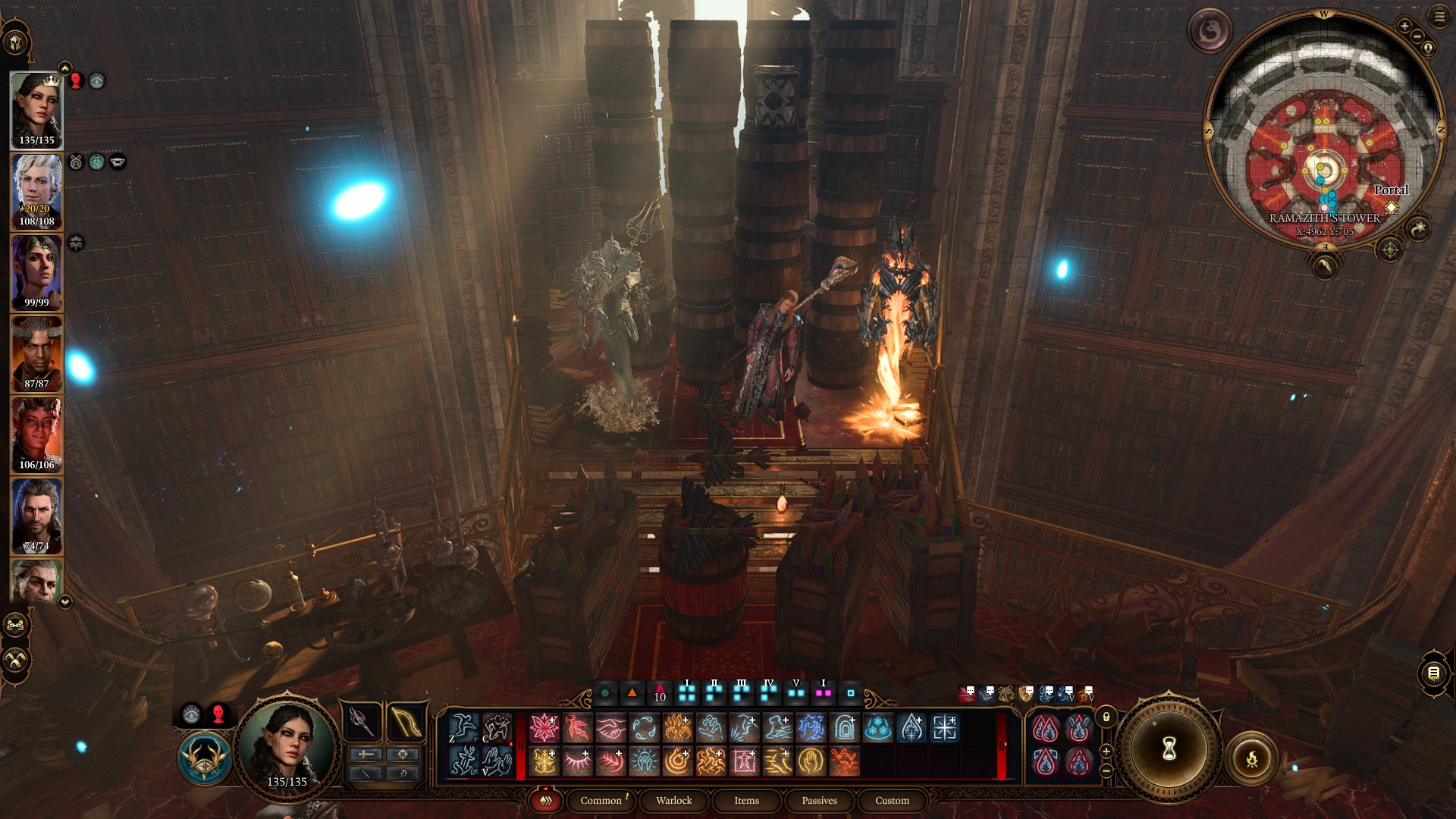
Task: Switch to the Warlock hotbar tab
Action: tap(673, 800)
